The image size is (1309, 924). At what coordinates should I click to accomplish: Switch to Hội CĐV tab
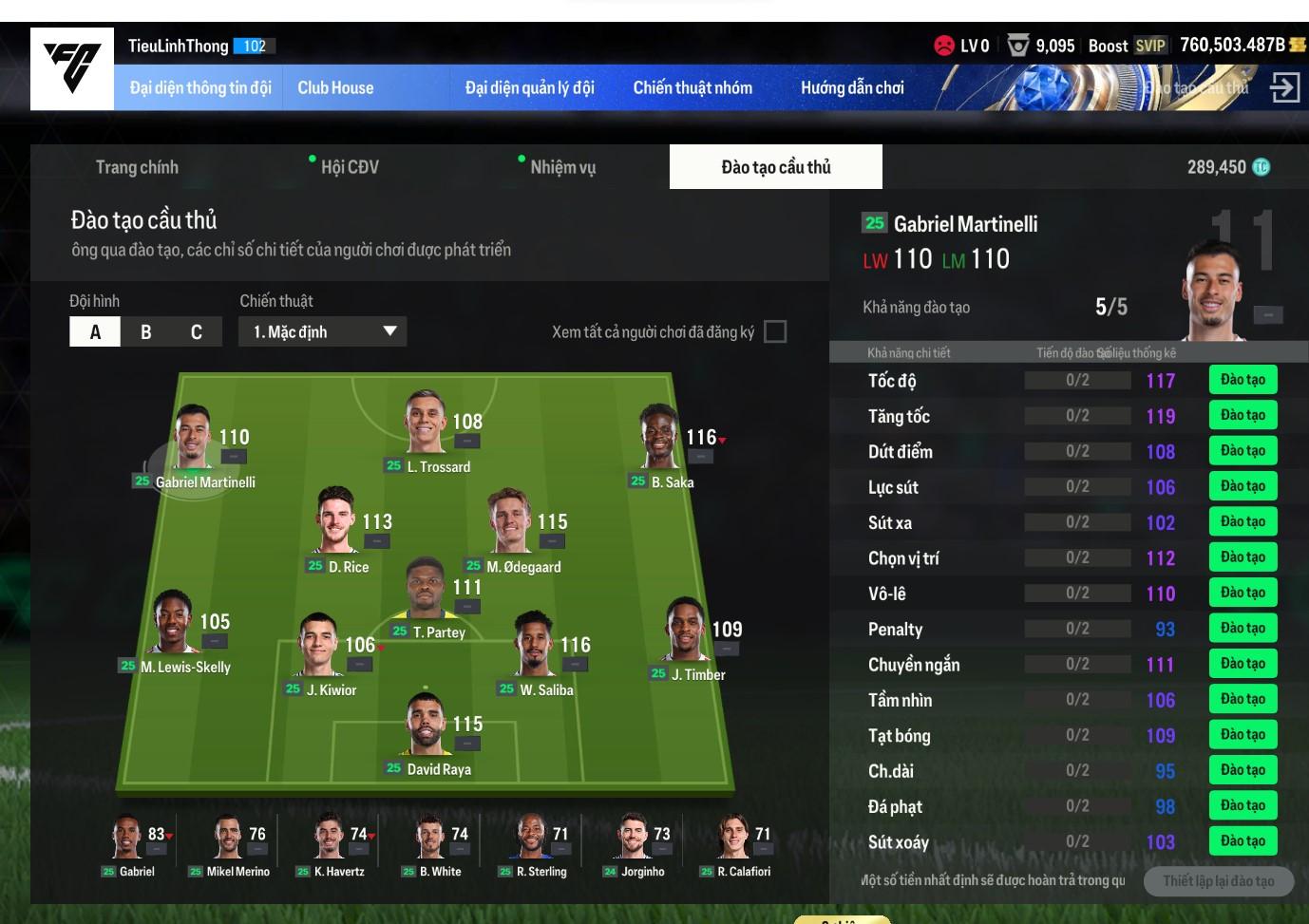click(349, 167)
